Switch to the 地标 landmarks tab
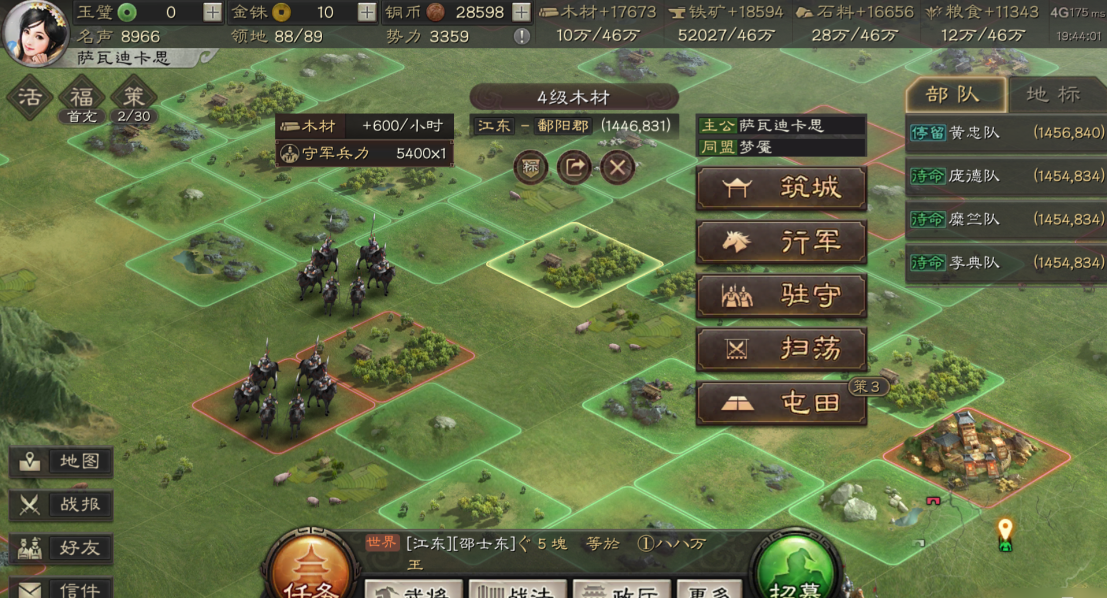 point(1053,95)
